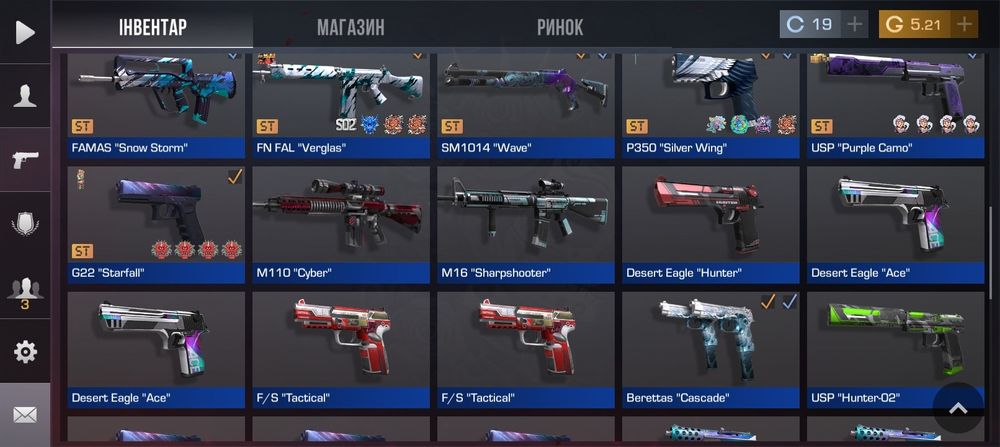Choose the G22 "Starfall" pistol skin
1000x447 pixels.
coord(156,224)
